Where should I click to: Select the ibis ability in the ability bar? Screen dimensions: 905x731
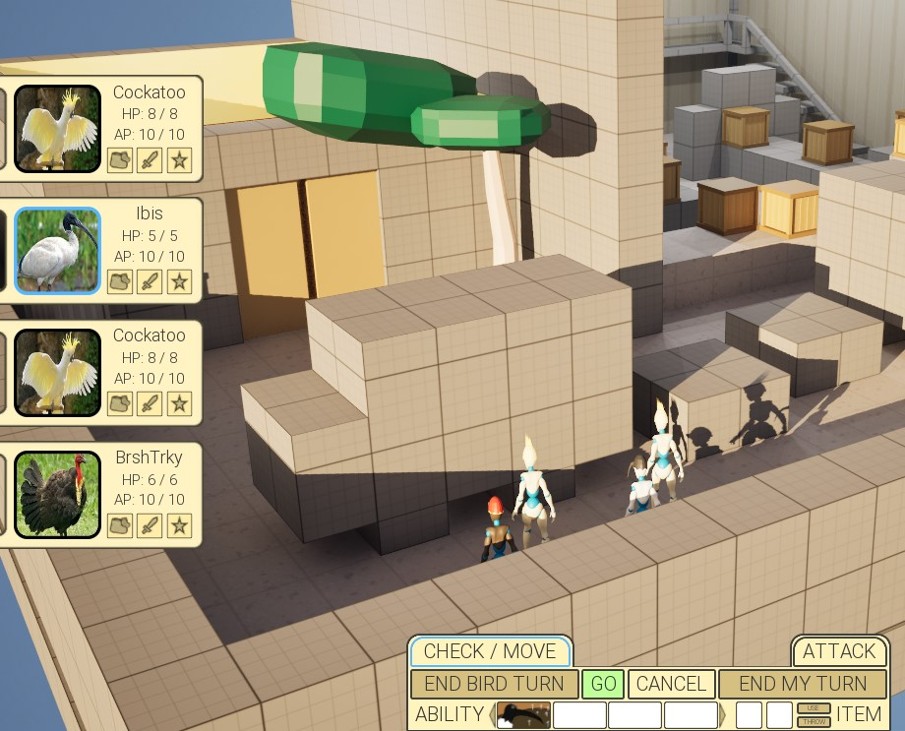[524, 715]
